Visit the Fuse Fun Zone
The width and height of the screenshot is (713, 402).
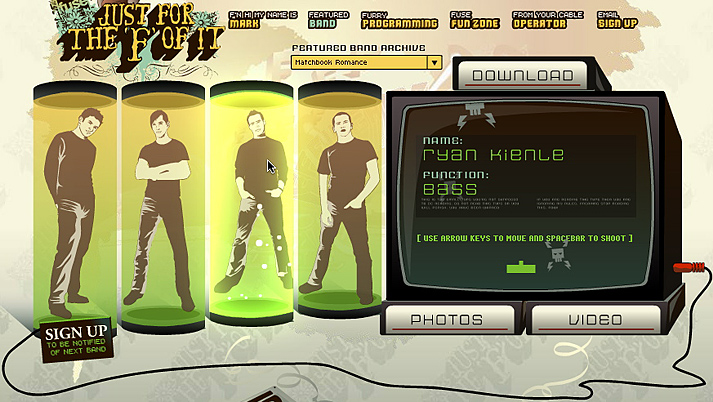(474, 19)
